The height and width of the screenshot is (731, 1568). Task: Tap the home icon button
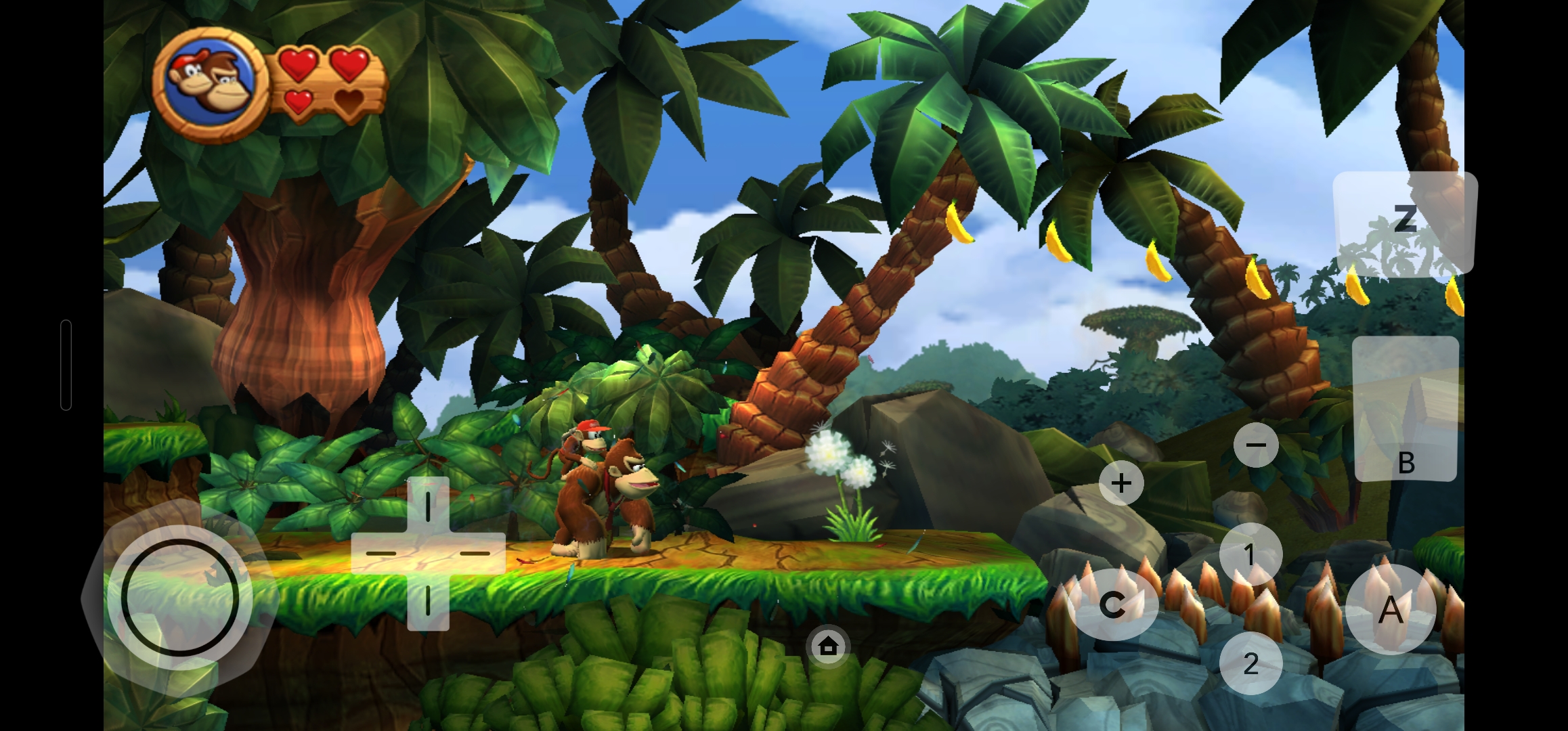pyautogui.click(x=828, y=646)
